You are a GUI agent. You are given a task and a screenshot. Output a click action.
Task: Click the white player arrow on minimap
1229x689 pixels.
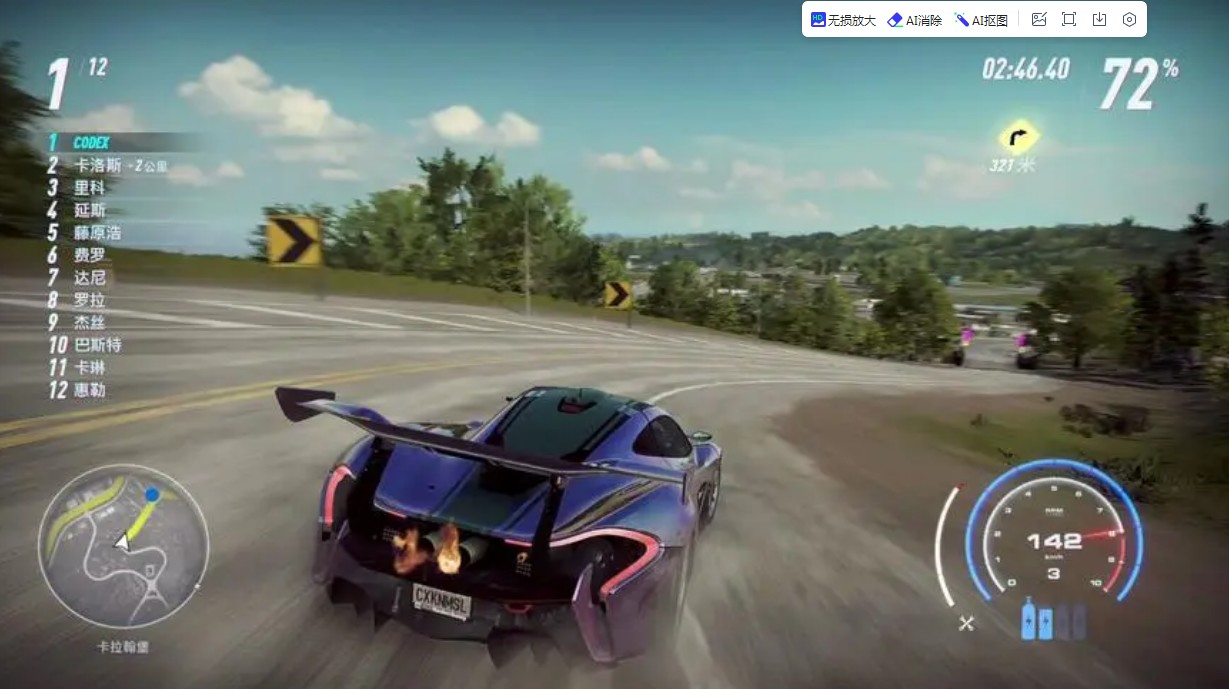pyautogui.click(x=122, y=541)
